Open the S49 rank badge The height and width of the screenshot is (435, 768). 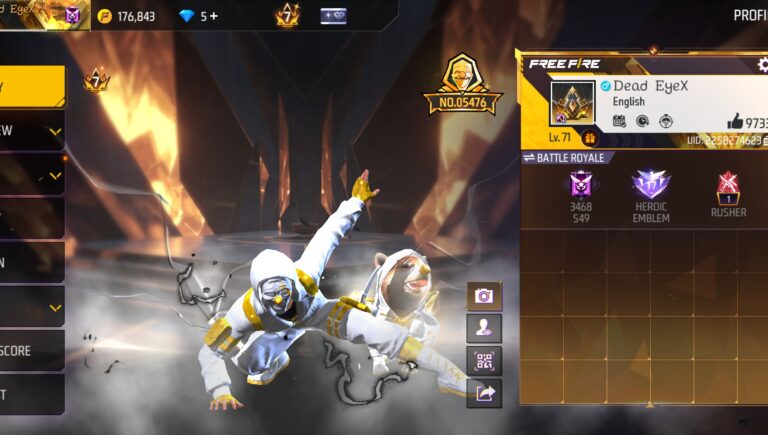point(581,187)
